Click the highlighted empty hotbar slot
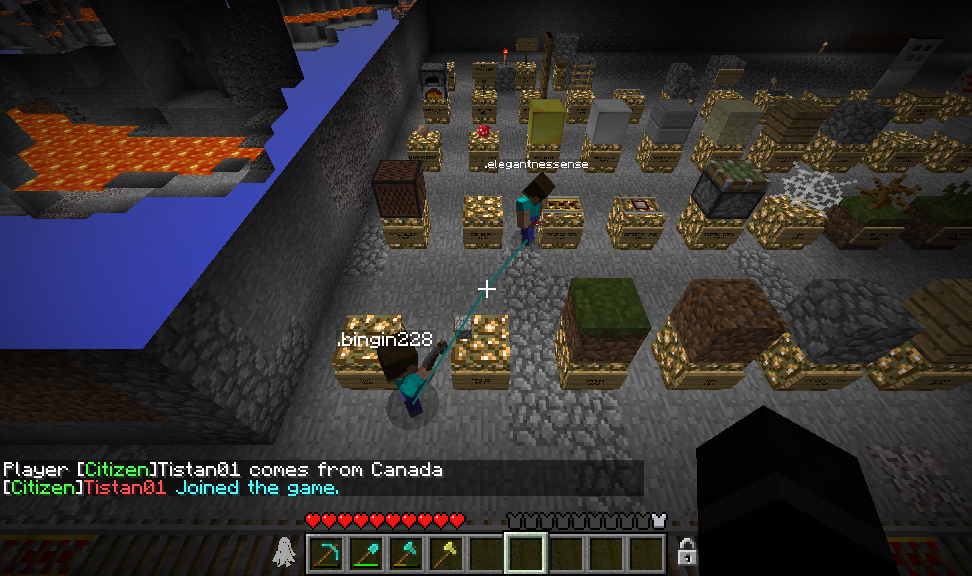This screenshot has height=576, width=972. coord(526,553)
